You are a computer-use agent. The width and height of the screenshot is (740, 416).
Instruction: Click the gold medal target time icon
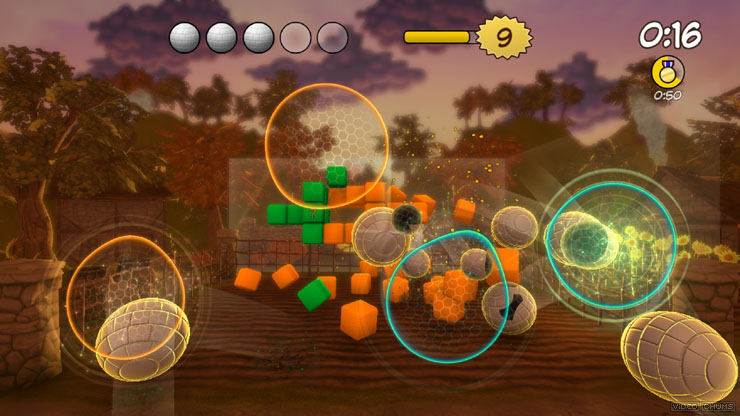click(666, 72)
